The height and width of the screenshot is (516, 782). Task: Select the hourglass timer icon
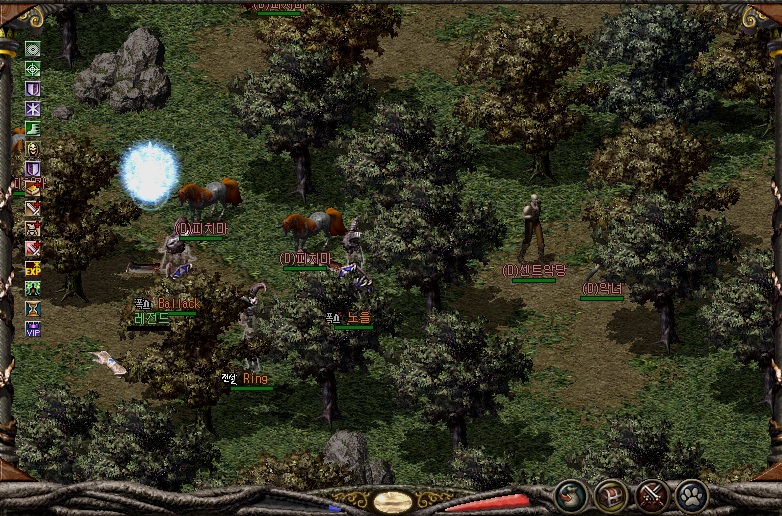(33, 308)
